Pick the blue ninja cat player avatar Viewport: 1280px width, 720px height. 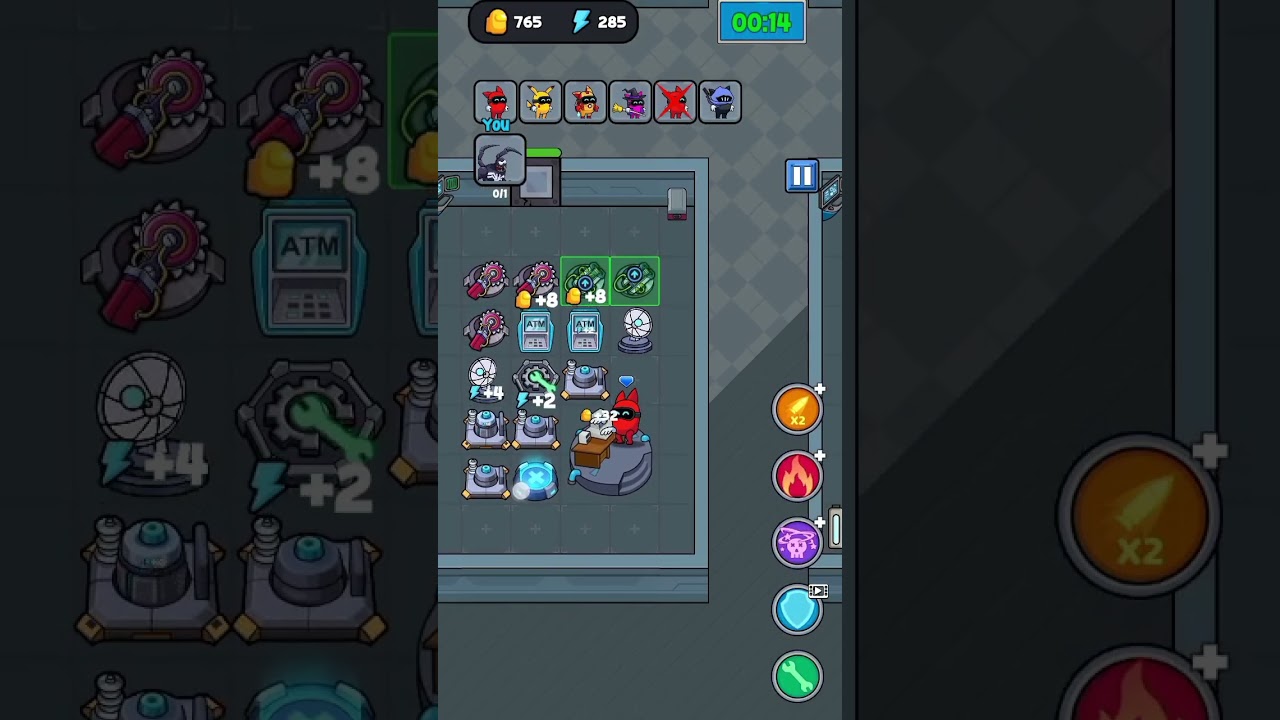click(x=720, y=102)
